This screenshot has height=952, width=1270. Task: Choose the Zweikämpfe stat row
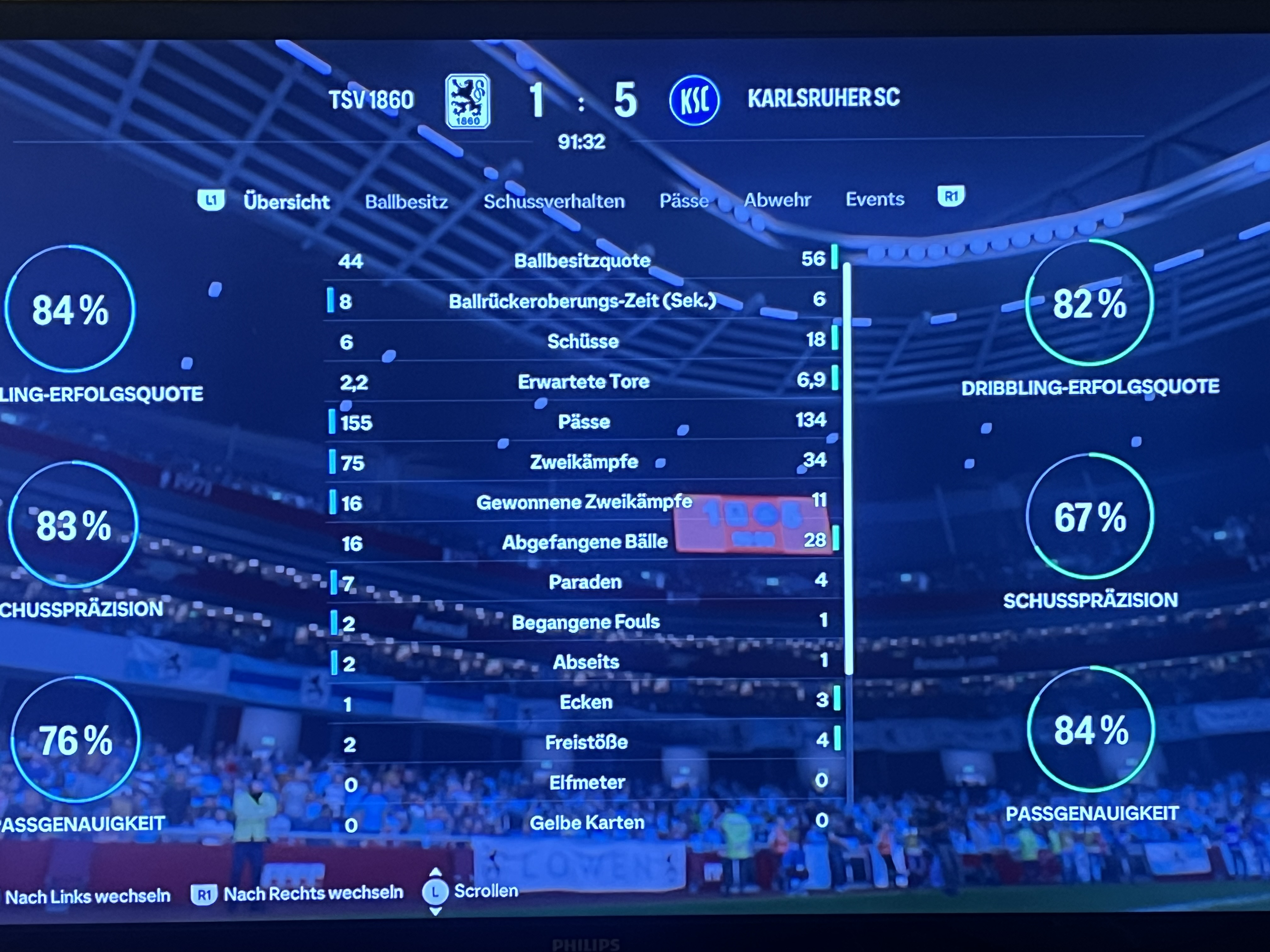tap(583, 462)
